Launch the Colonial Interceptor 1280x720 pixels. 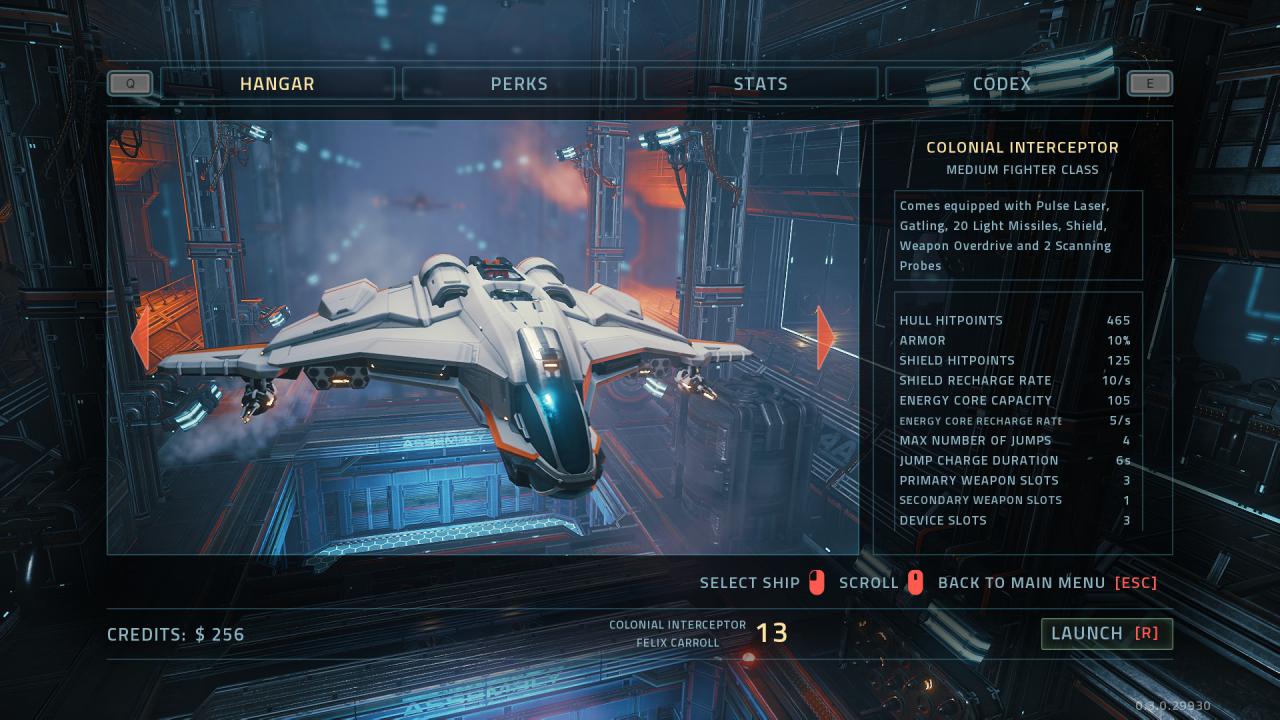pos(1105,633)
